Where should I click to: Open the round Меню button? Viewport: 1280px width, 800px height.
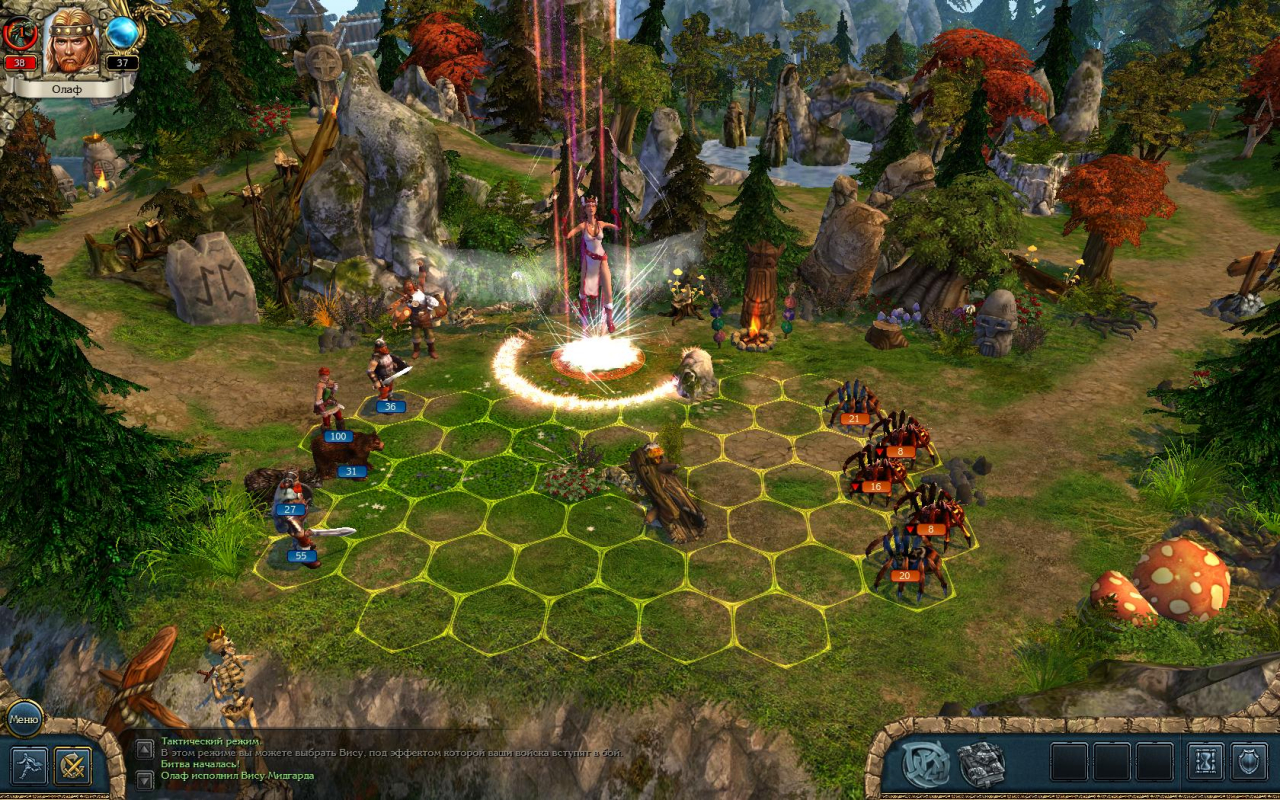pyautogui.click(x=24, y=717)
